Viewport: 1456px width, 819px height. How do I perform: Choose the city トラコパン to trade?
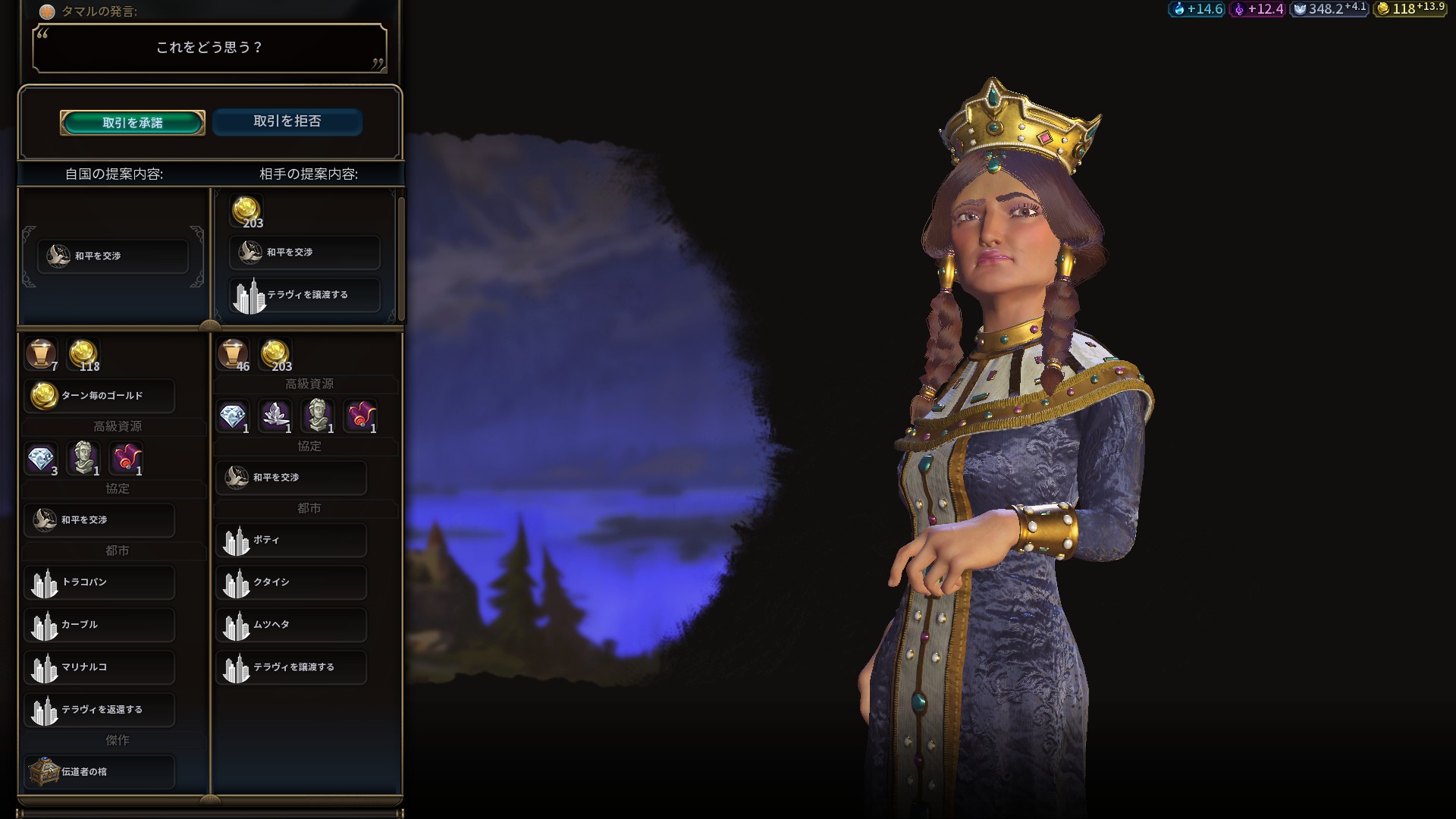coord(99,582)
